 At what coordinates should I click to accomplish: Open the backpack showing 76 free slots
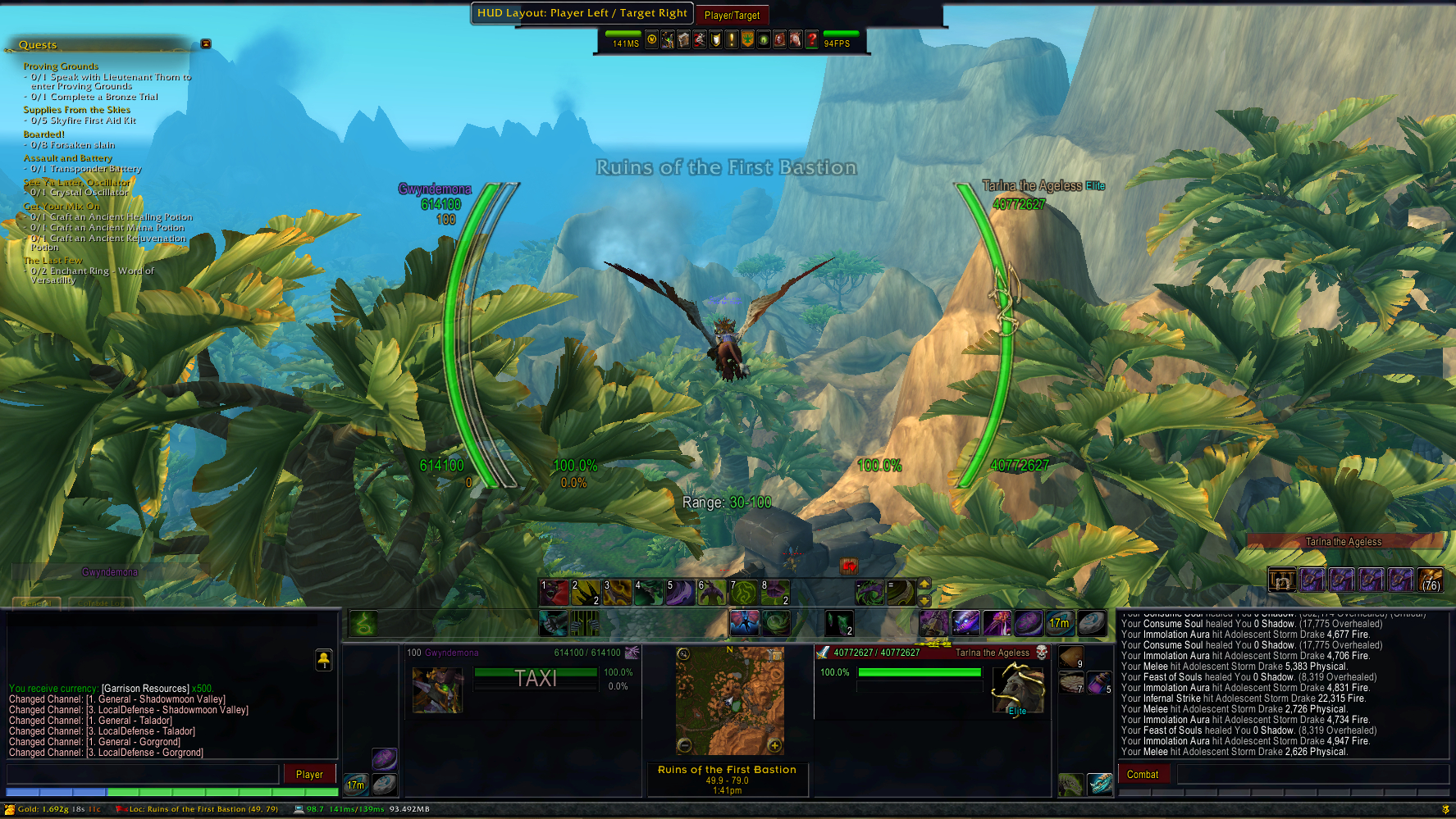point(1430,580)
